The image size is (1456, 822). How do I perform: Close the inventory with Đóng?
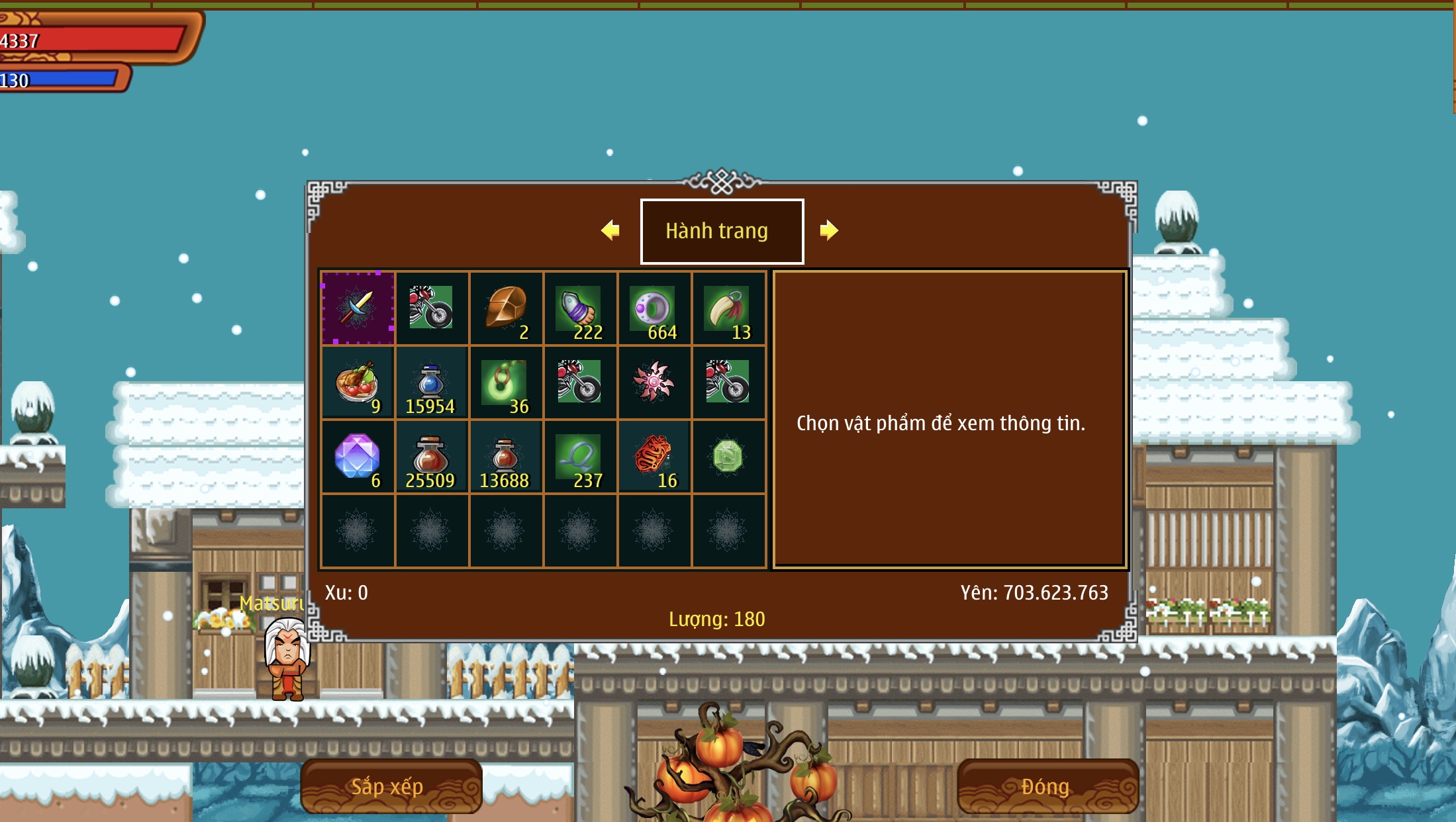pos(1047,786)
